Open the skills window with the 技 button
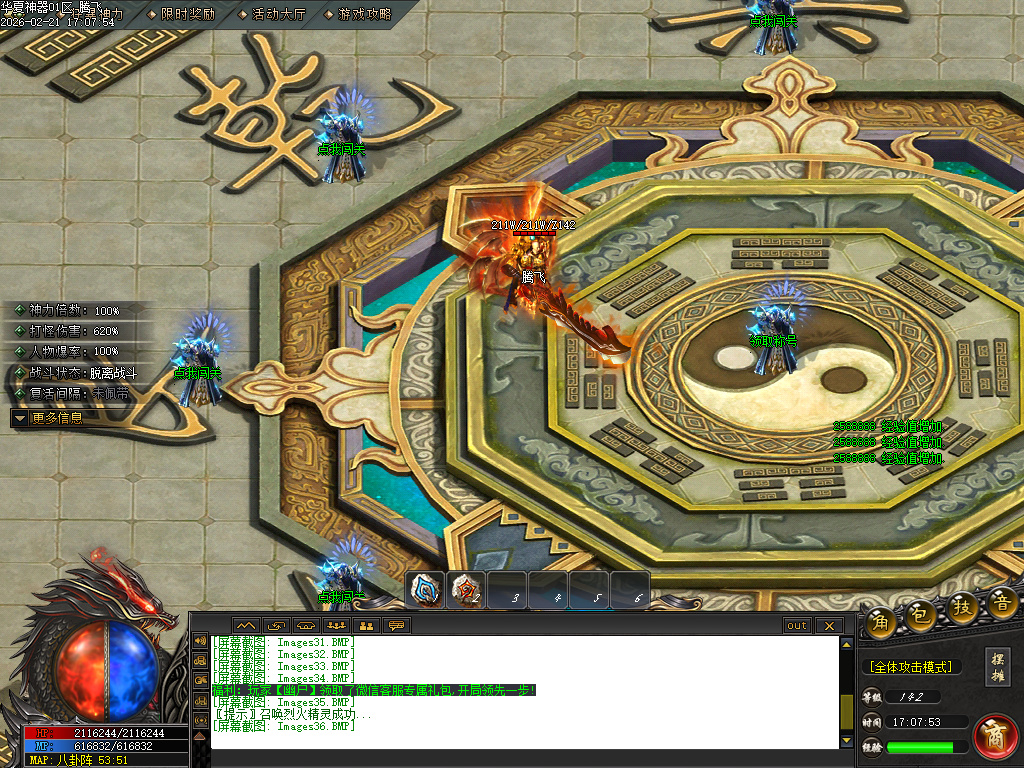Image resolution: width=1024 pixels, height=768 pixels. [962, 608]
